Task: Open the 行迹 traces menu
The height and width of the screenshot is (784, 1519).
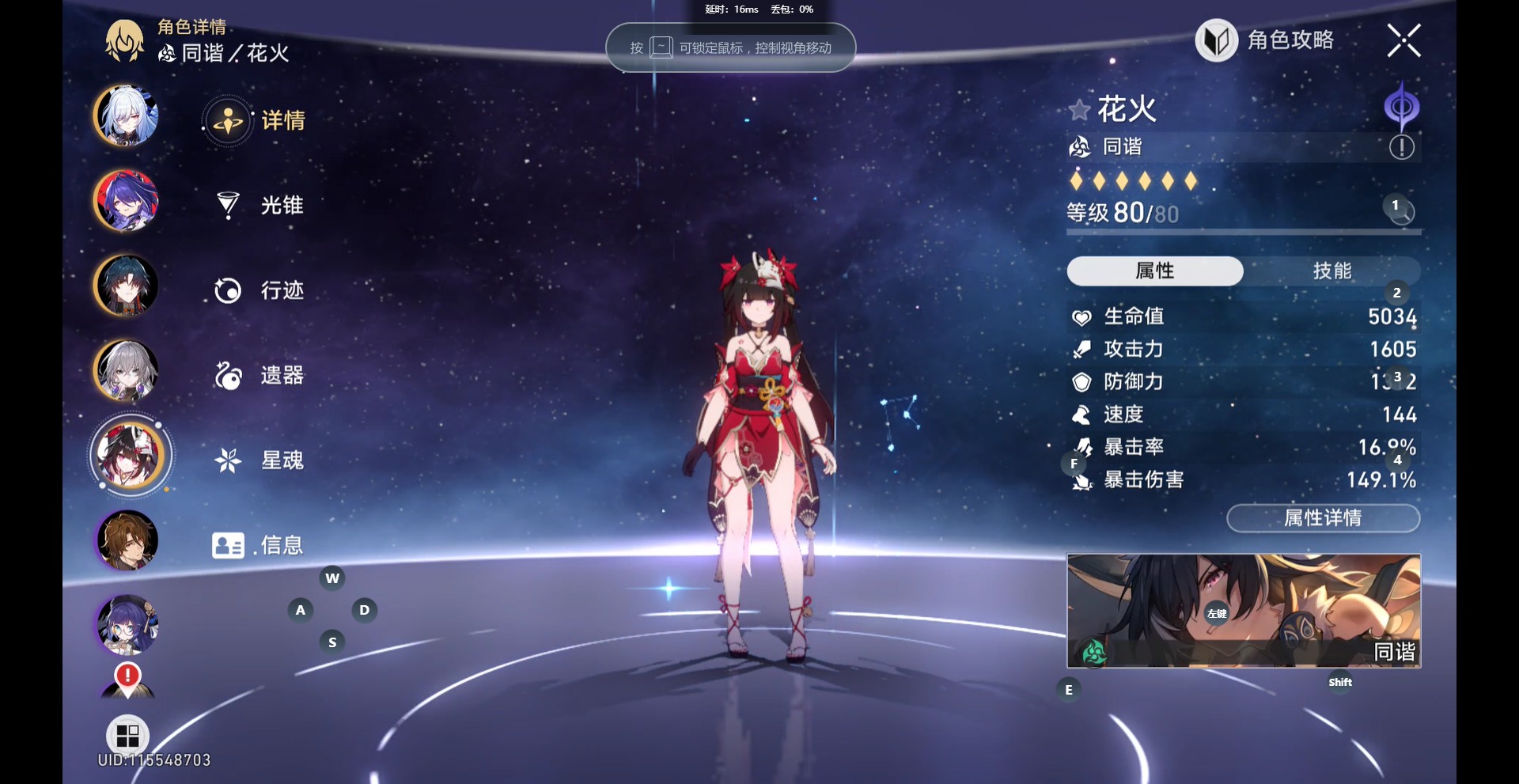Action: click(x=259, y=290)
